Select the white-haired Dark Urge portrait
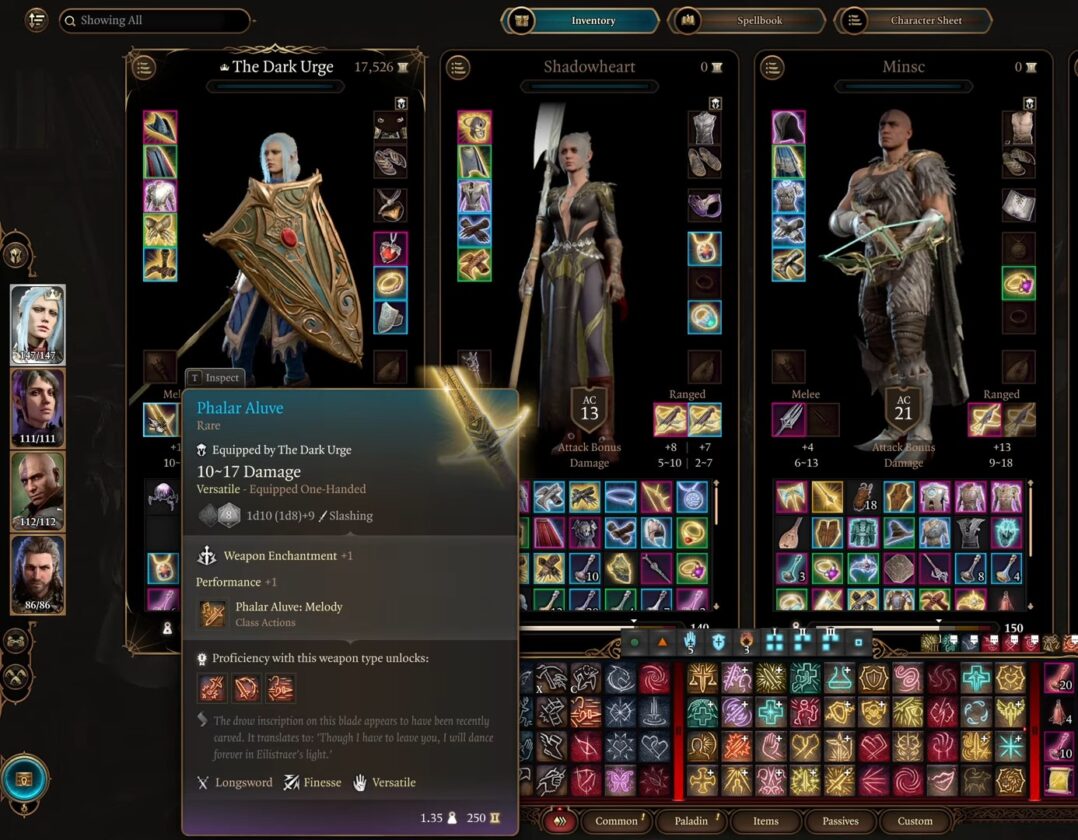The width and height of the screenshot is (1078, 840). coord(38,324)
